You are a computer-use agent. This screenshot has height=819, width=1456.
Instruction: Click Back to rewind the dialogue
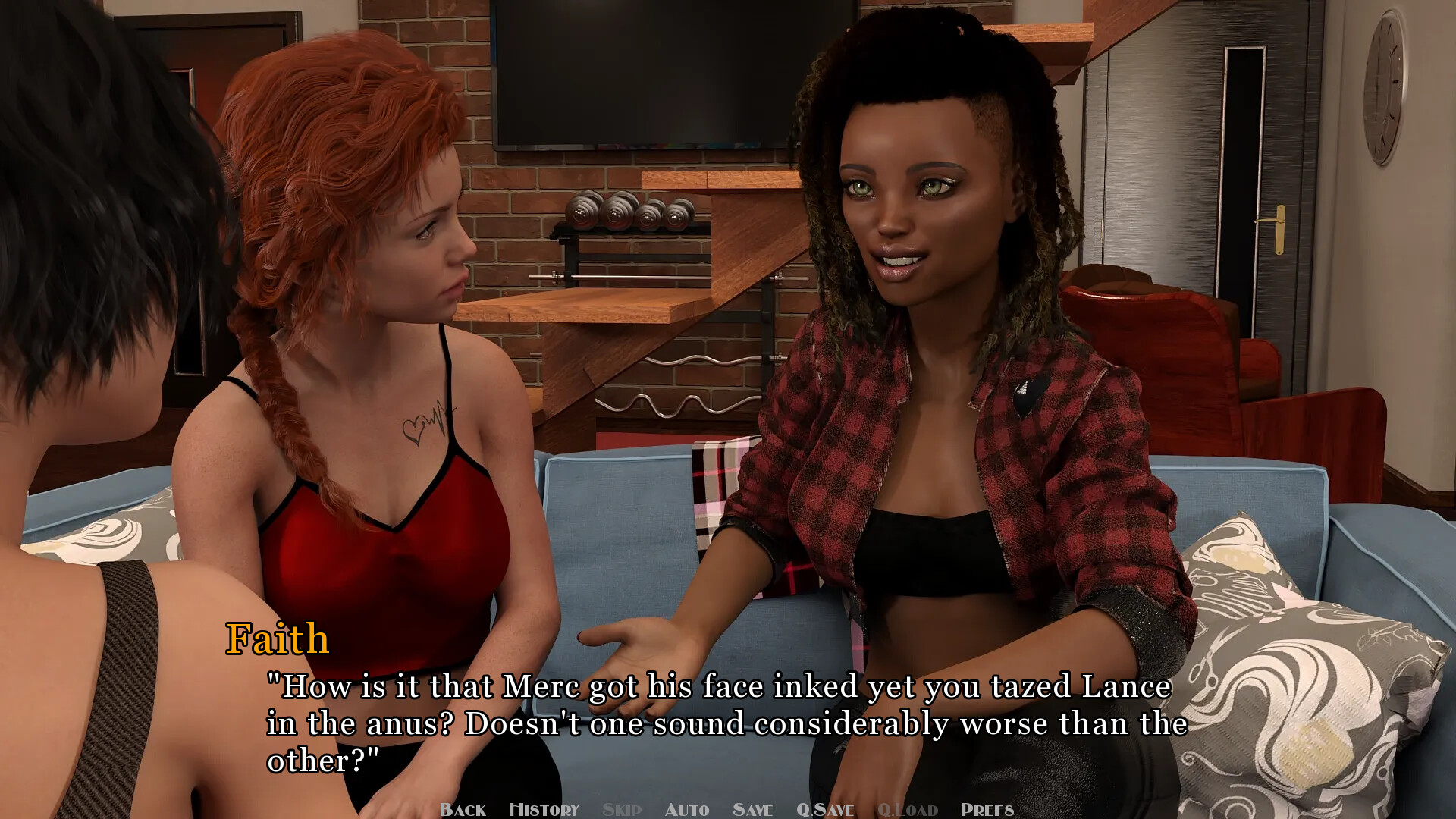[463, 808]
